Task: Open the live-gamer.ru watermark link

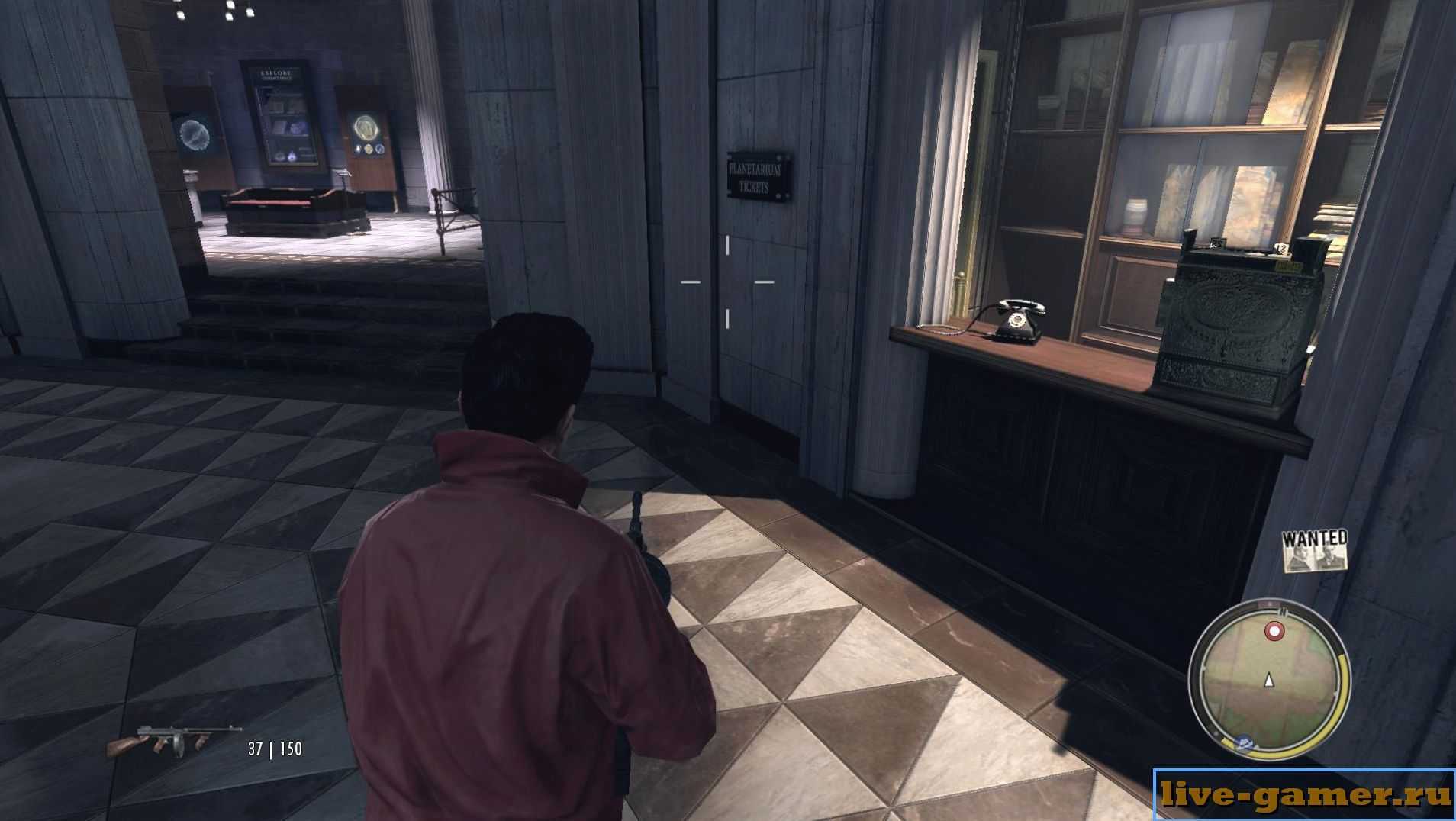Action: (x=1305, y=795)
